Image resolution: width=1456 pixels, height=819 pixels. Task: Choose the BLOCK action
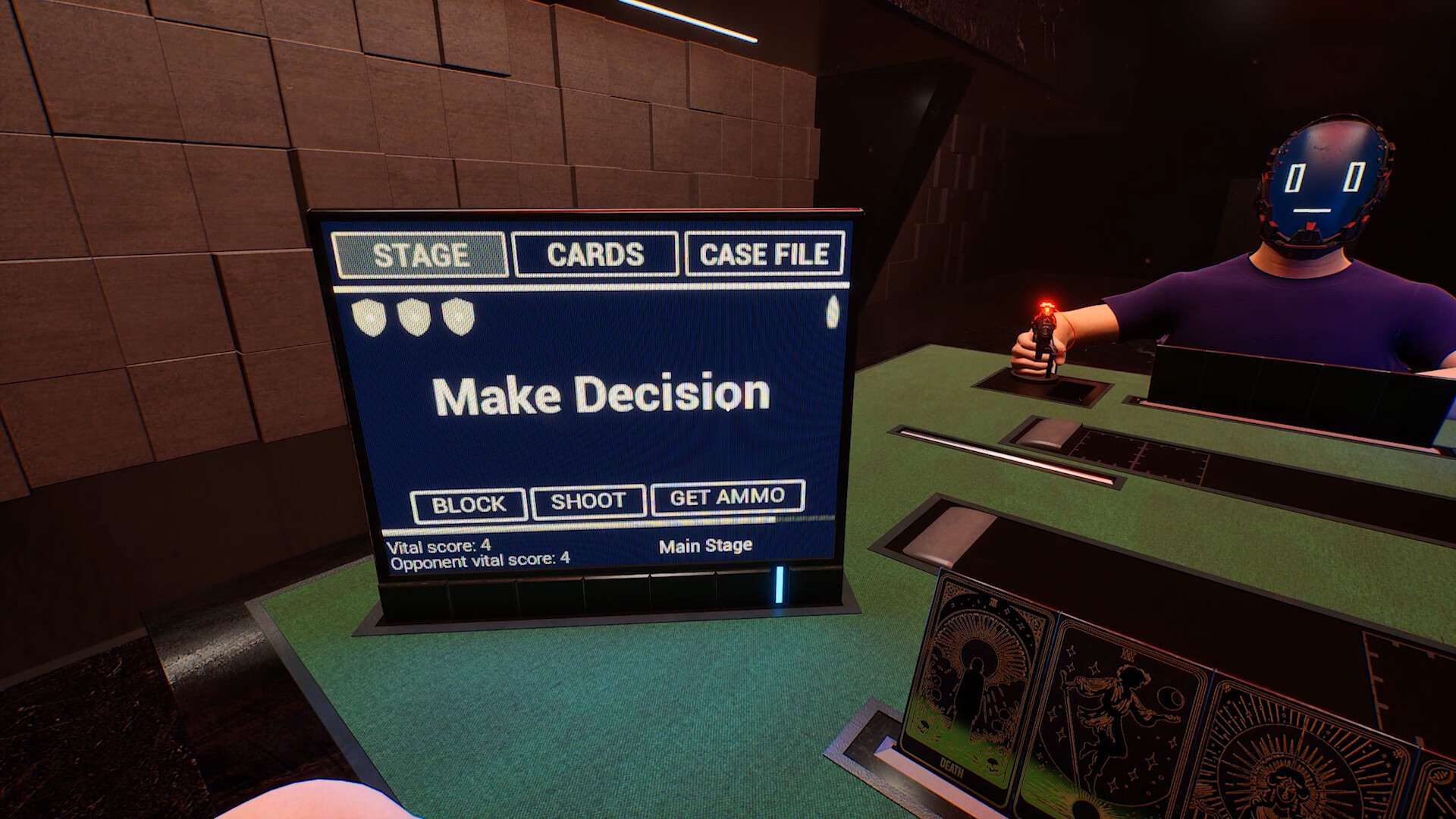pyautogui.click(x=469, y=504)
